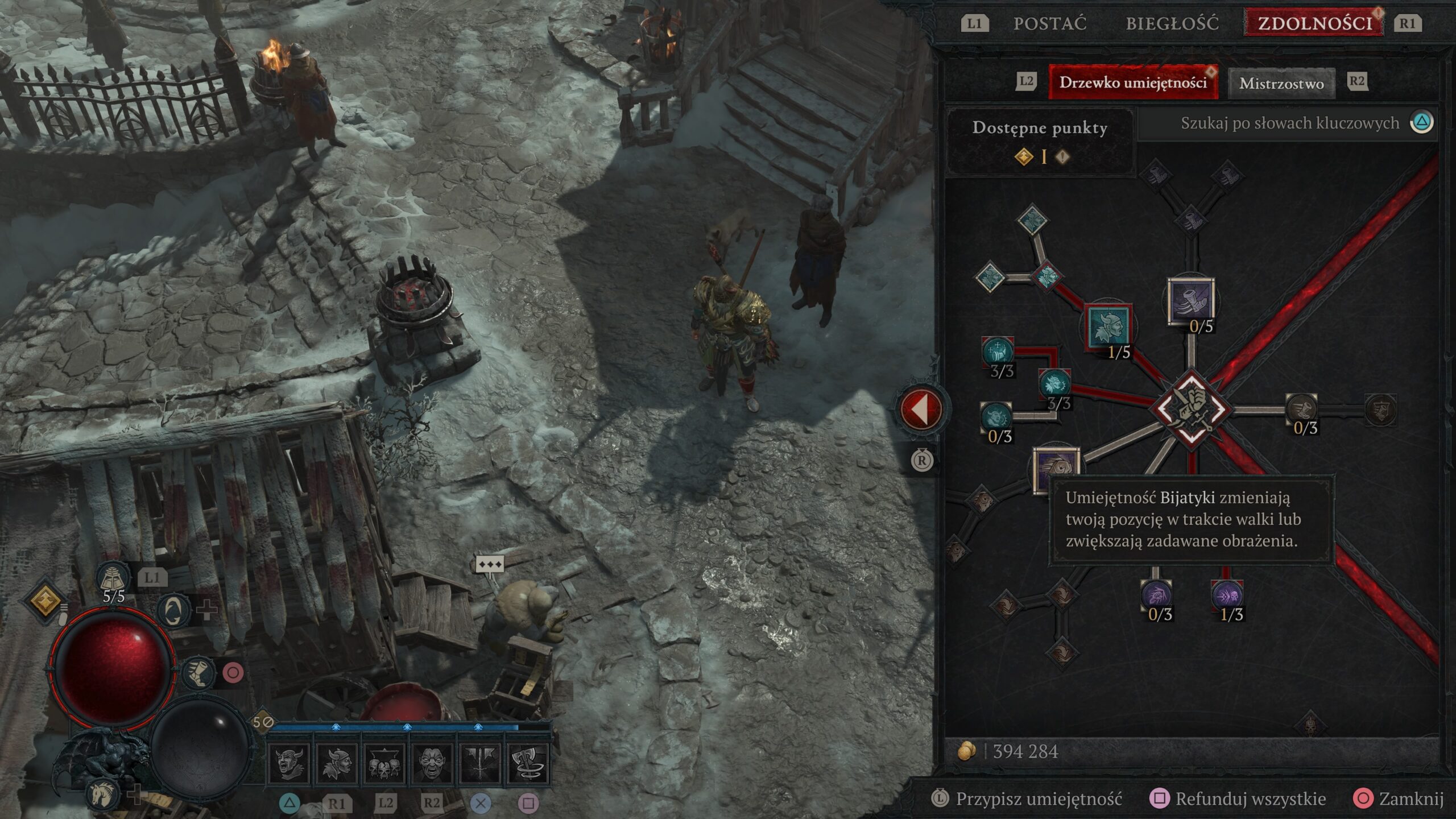Screen dimensions: 1456x819
Task: Select the grey kick passive right of centre
Action: [x=1302, y=408]
